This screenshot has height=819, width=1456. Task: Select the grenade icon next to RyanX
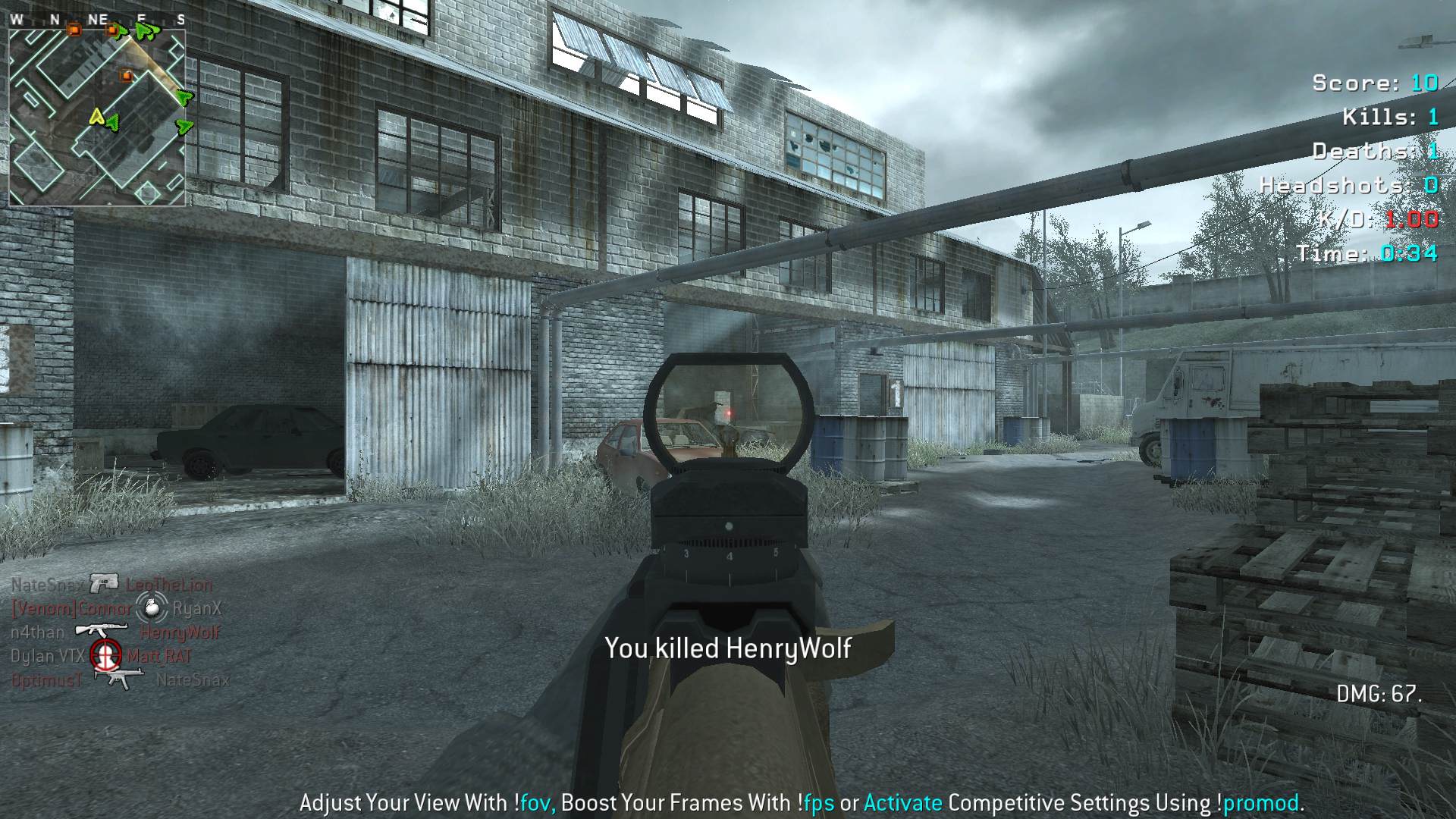pyautogui.click(x=151, y=607)
